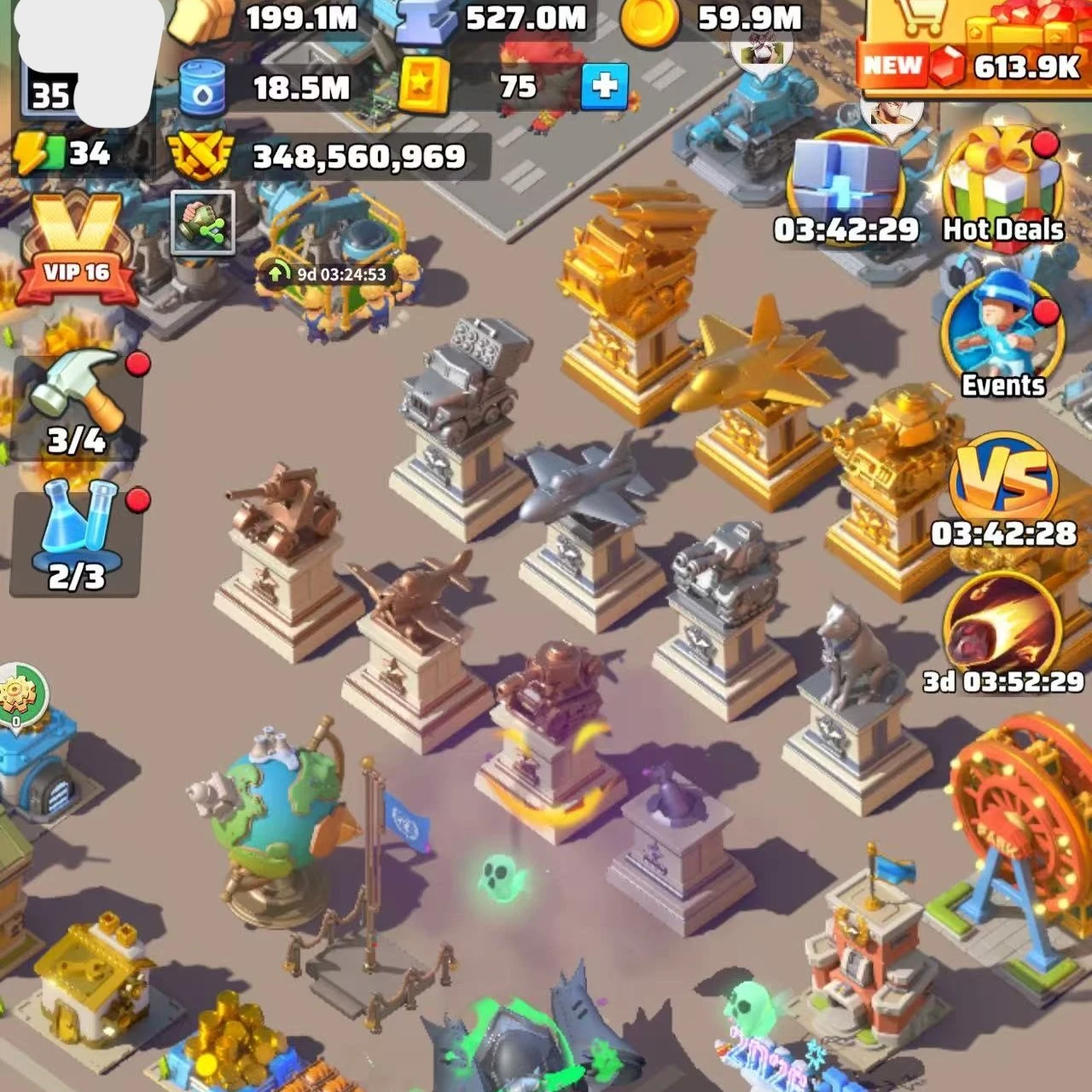Open the combat power crossed-swords badge
1092x1092 pixels.
[x=200, y=156]
